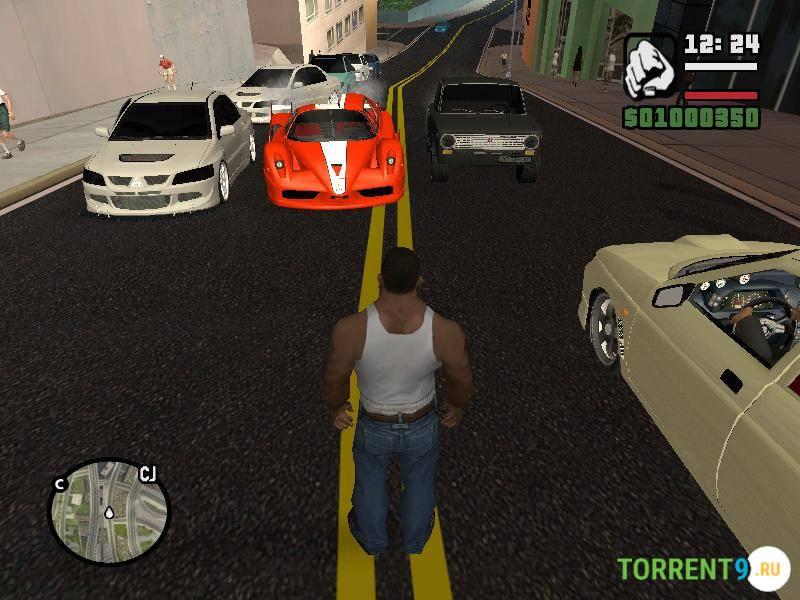Click the fist weapon icon

click(x=651, y=68)
